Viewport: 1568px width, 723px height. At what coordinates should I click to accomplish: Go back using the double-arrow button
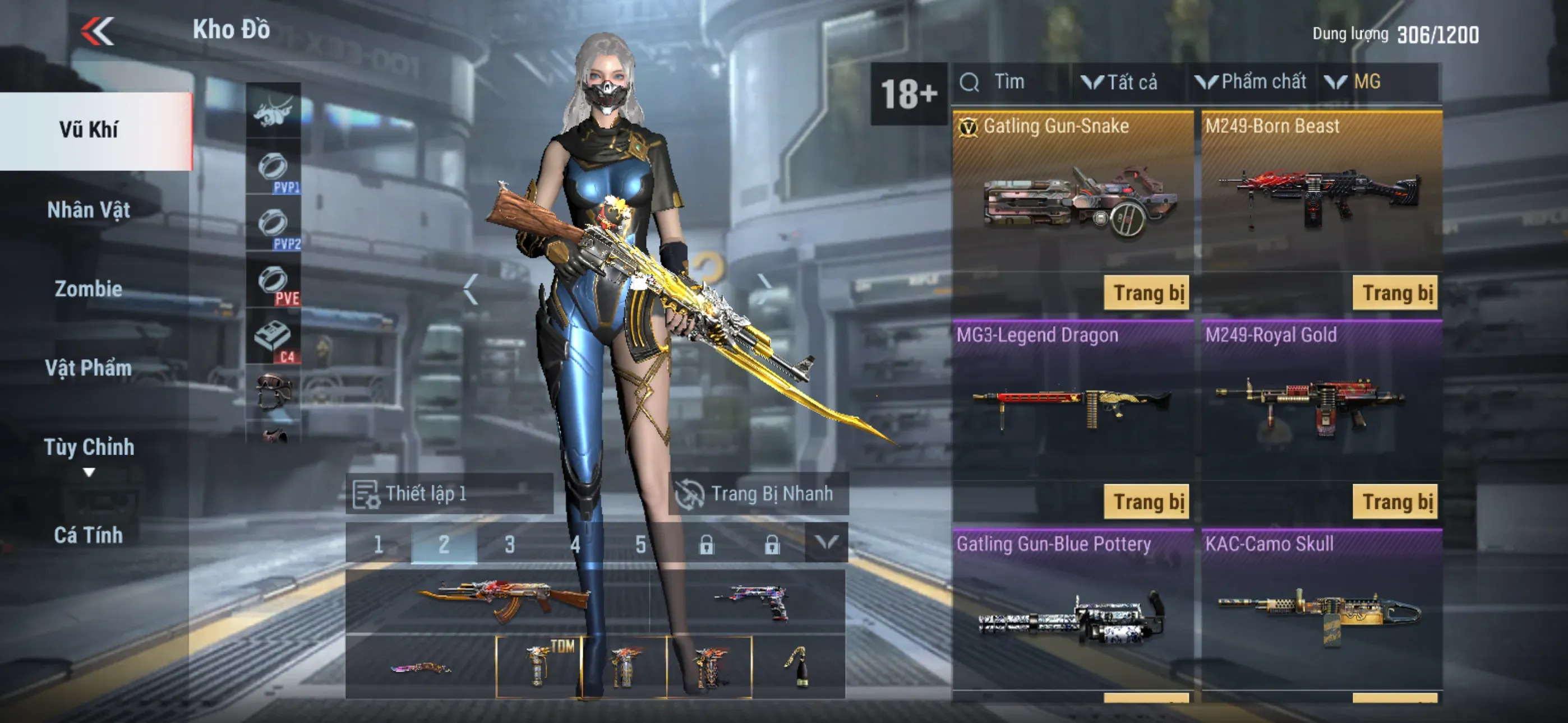98,30
